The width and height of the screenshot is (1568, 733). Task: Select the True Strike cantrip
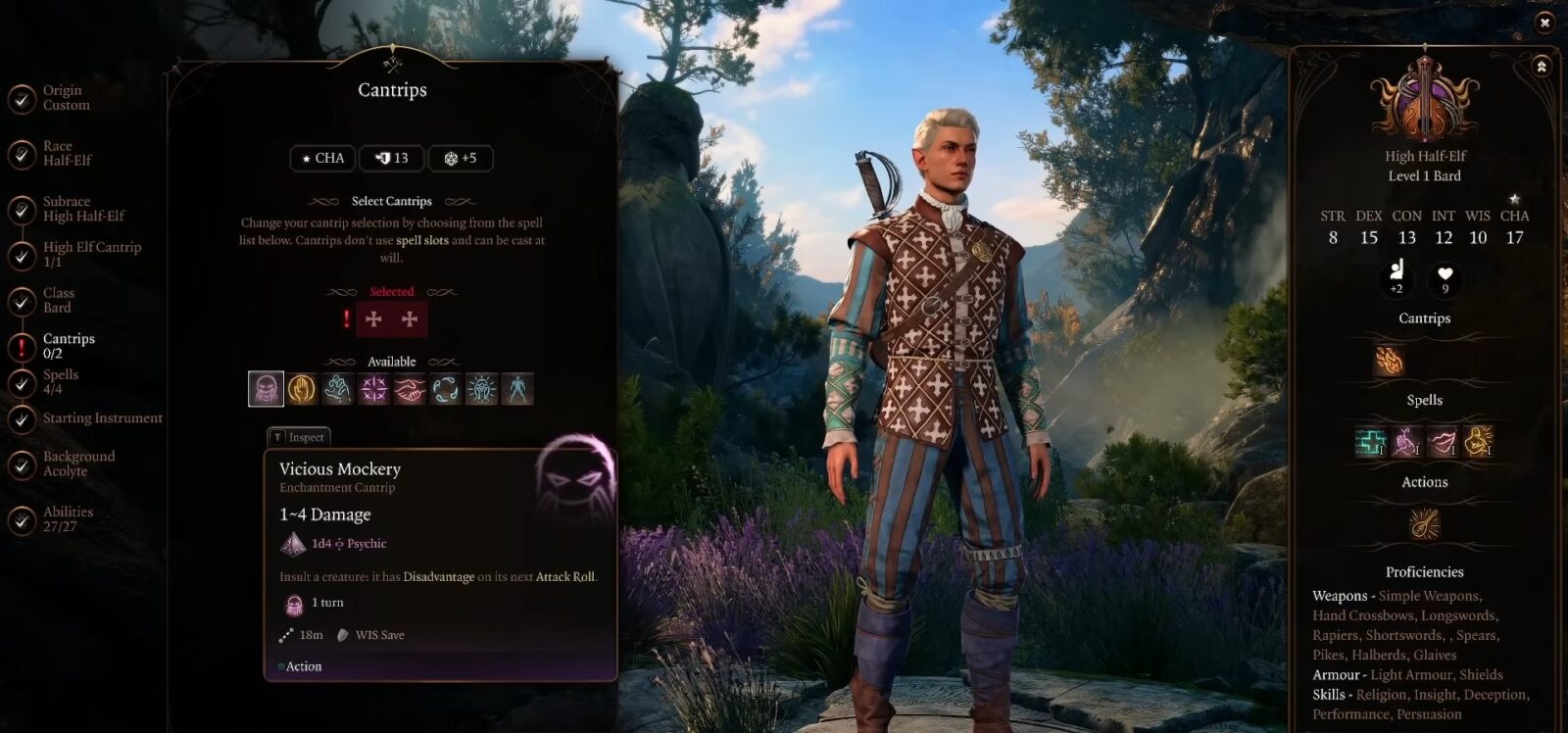pyautogui.click(x=374, y=389)
